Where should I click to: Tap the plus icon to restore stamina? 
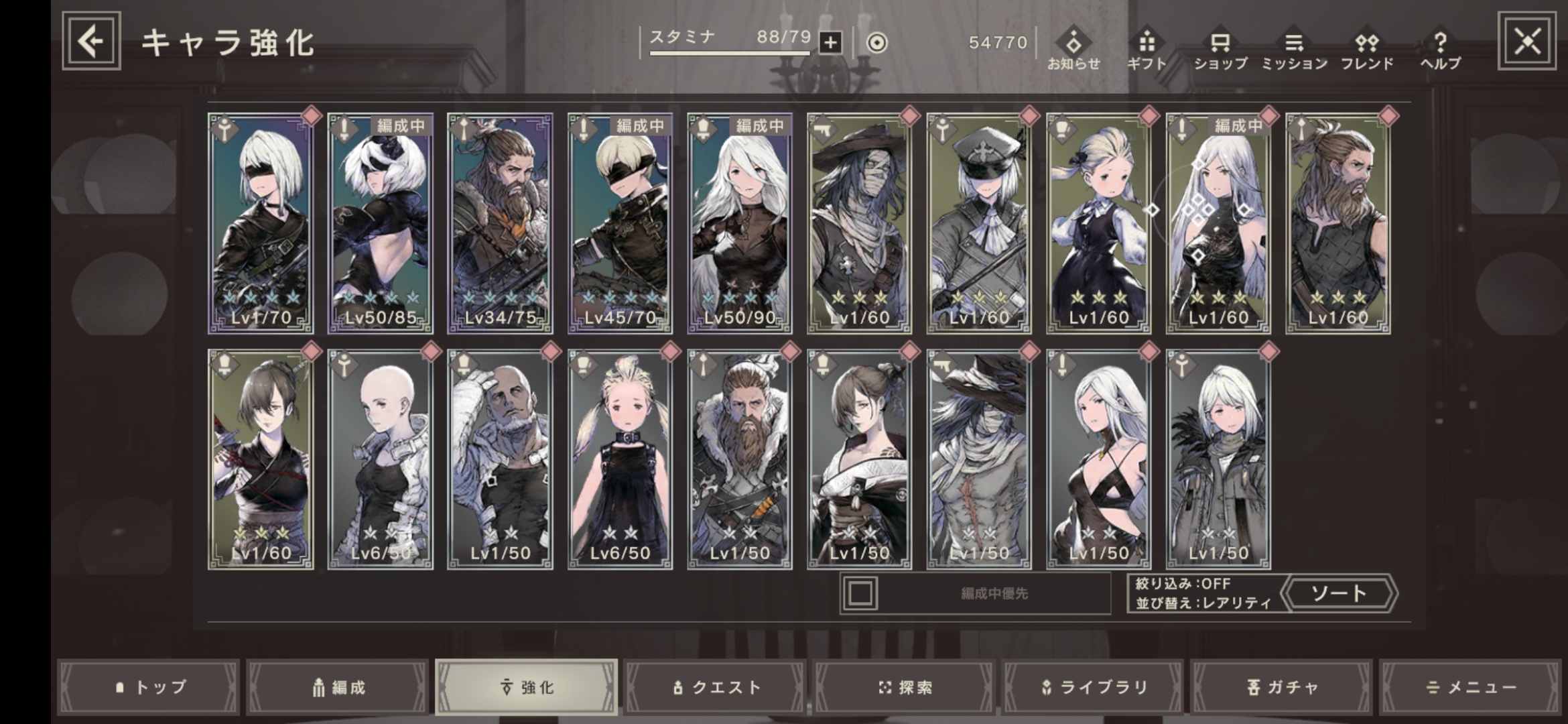click(x=831, y=42)
